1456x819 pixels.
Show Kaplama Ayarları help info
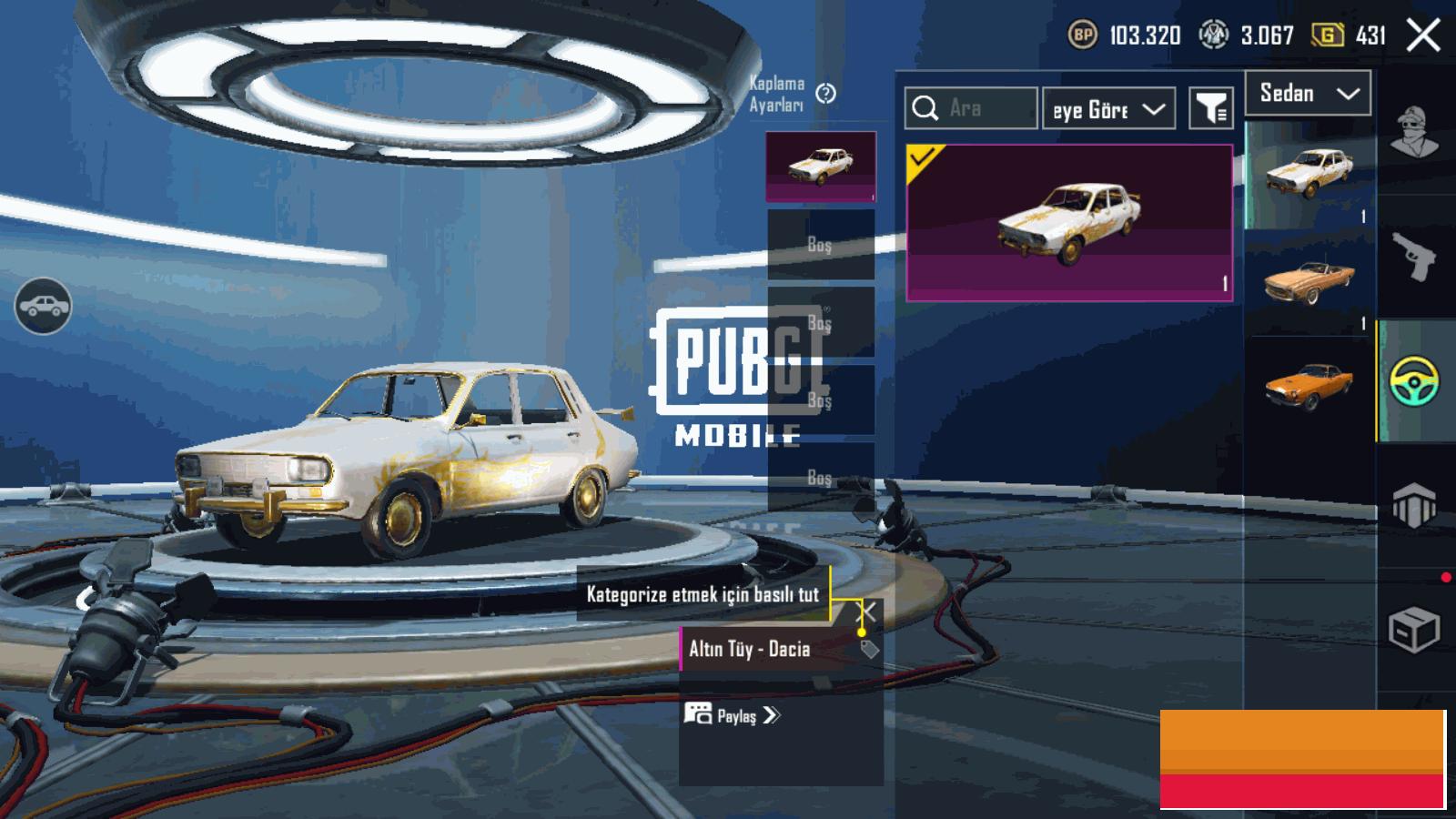click(x=826, y=94)
